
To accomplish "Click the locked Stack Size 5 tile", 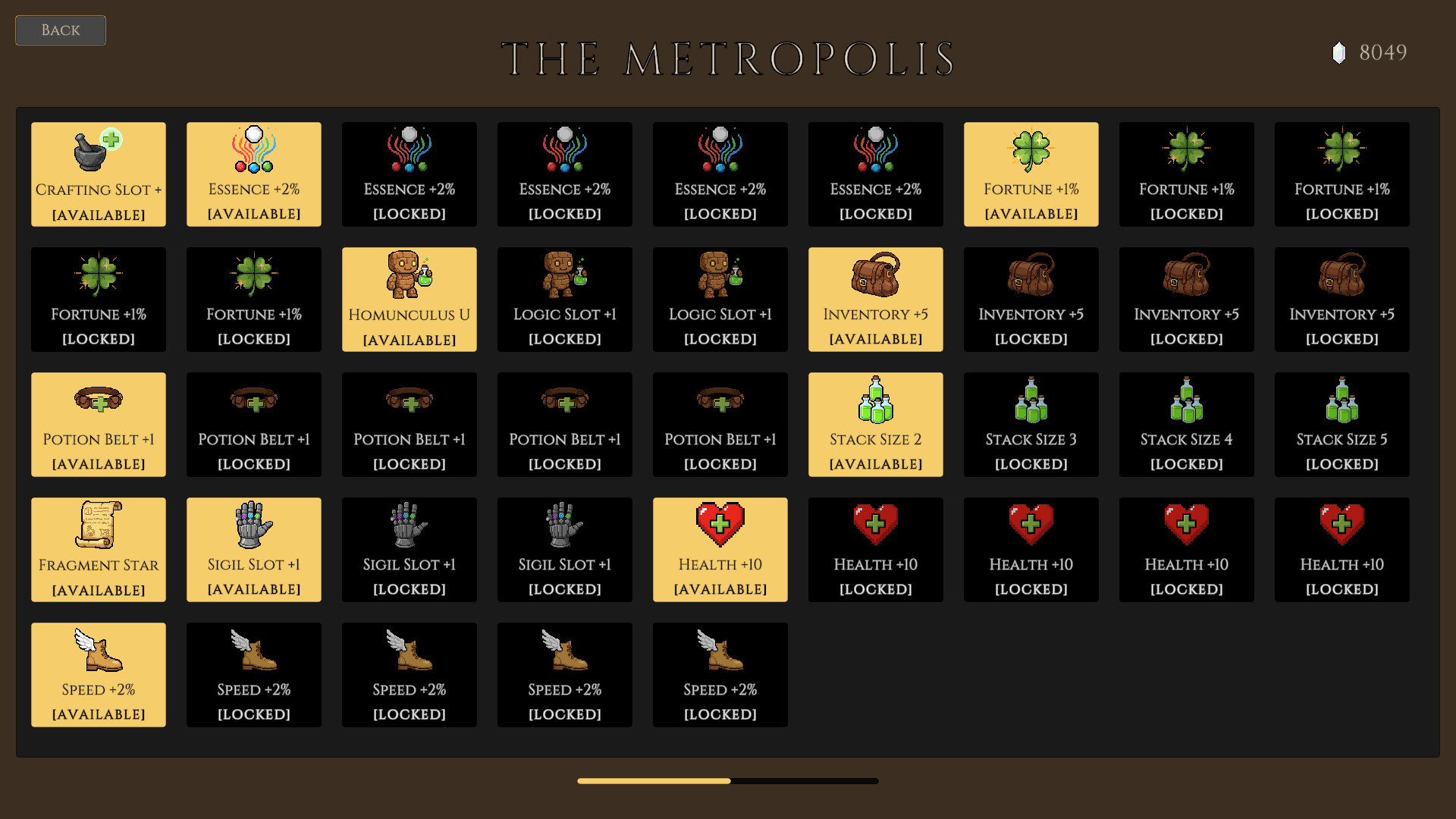I will pyautogui.click(x=1342, y=425).
